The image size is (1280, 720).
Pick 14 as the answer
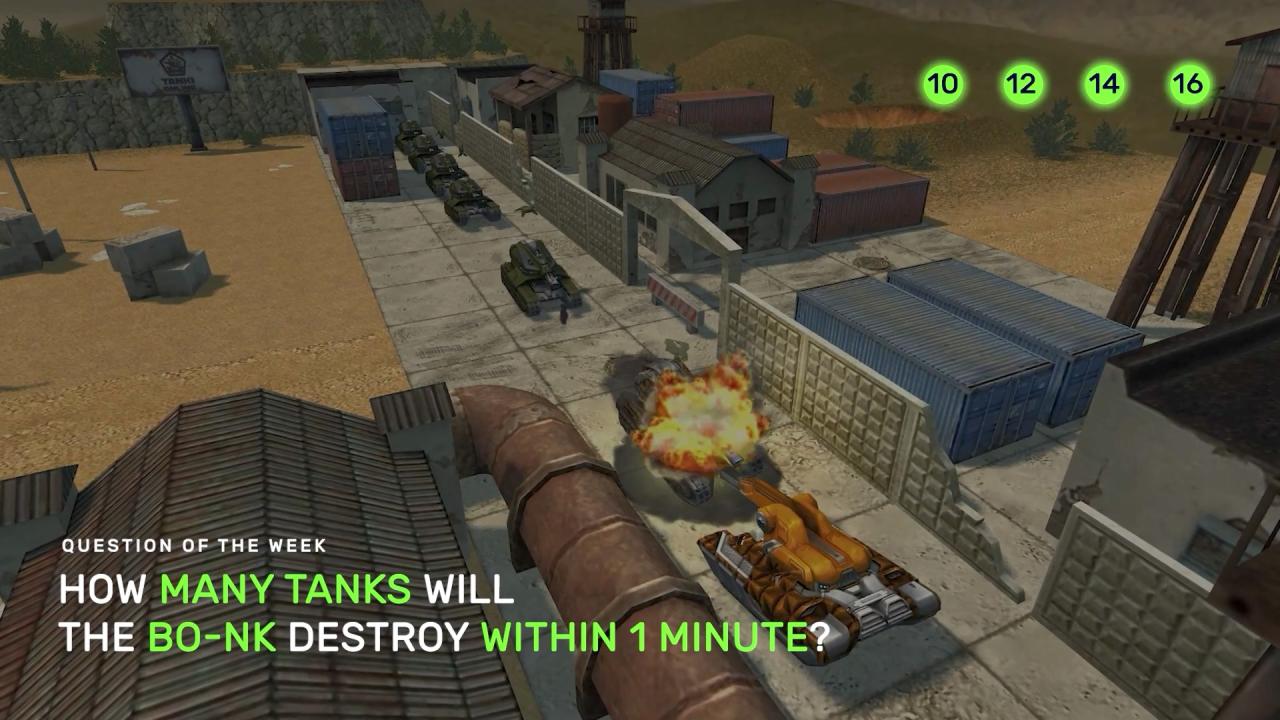(x=1104, y=84)
